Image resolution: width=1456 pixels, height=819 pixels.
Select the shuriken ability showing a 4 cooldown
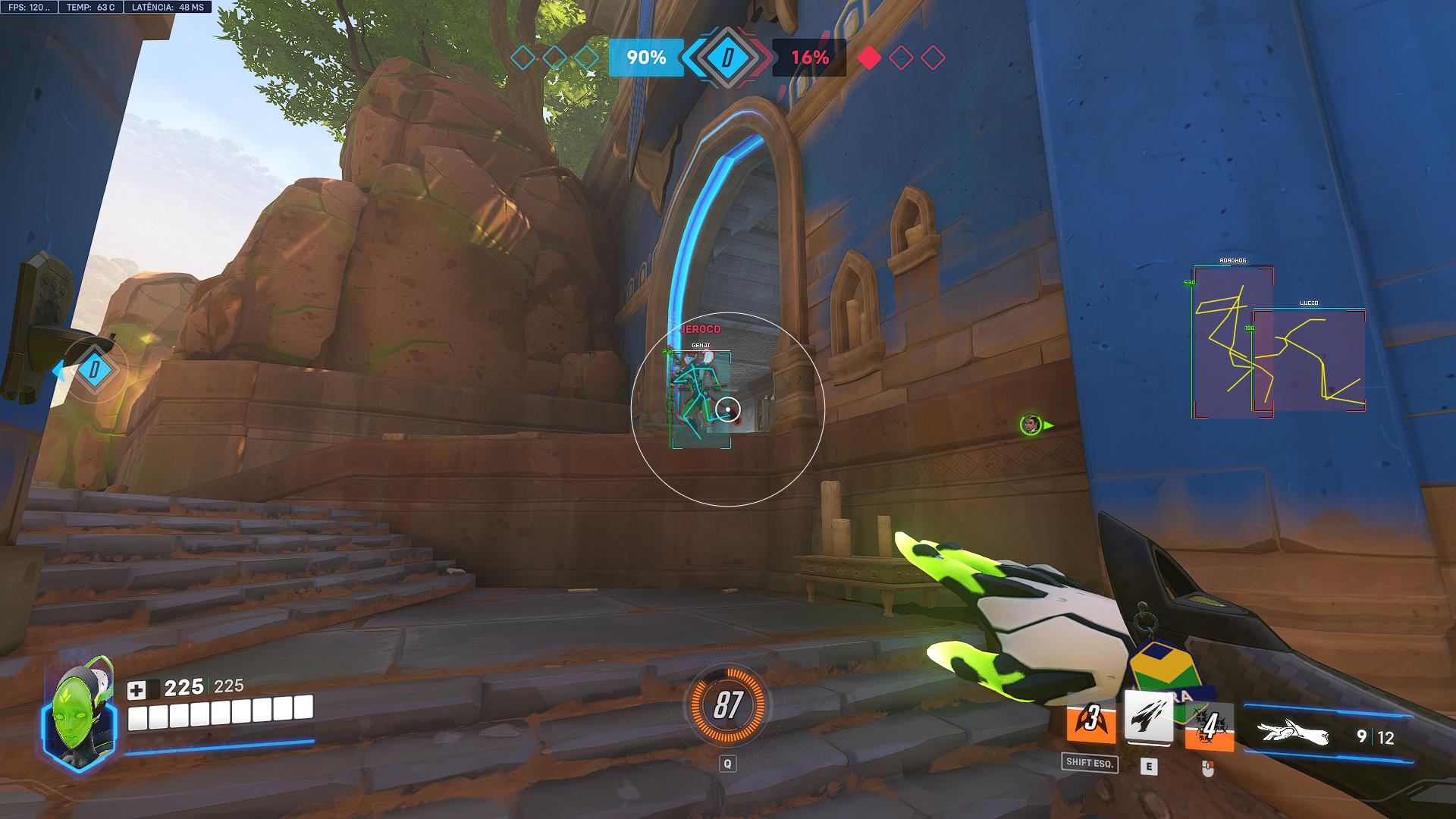click(x=1209, y=726)
